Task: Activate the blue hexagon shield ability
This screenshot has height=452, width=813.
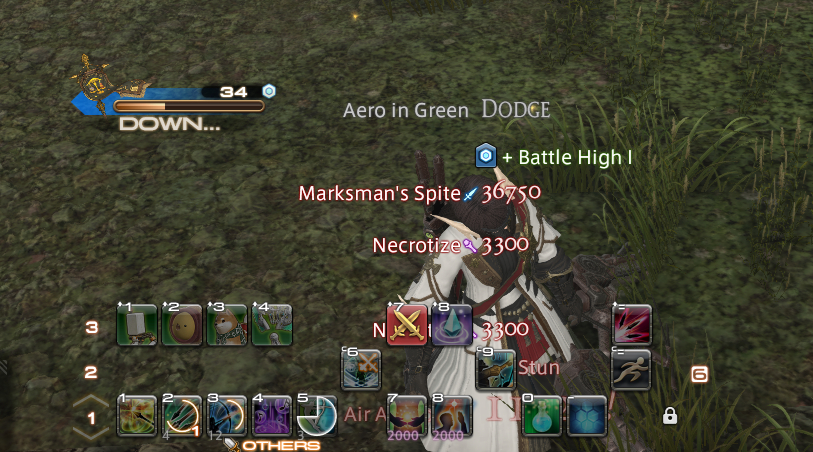Action: [x=587, y=415]
